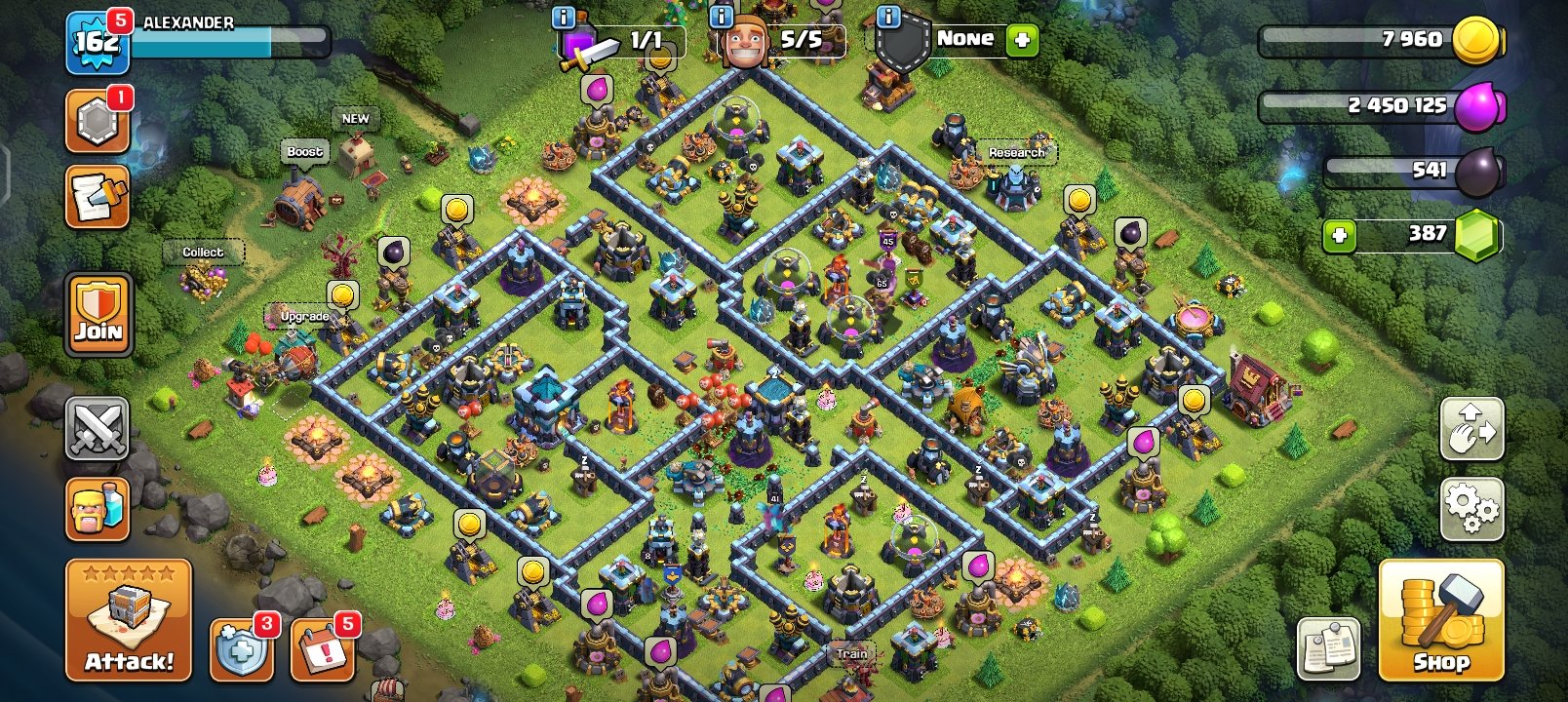This screenshot has width=1568, height=702.
Task: Expand the shield purchase with the plus button
Action: click(x=1022, y=40)
